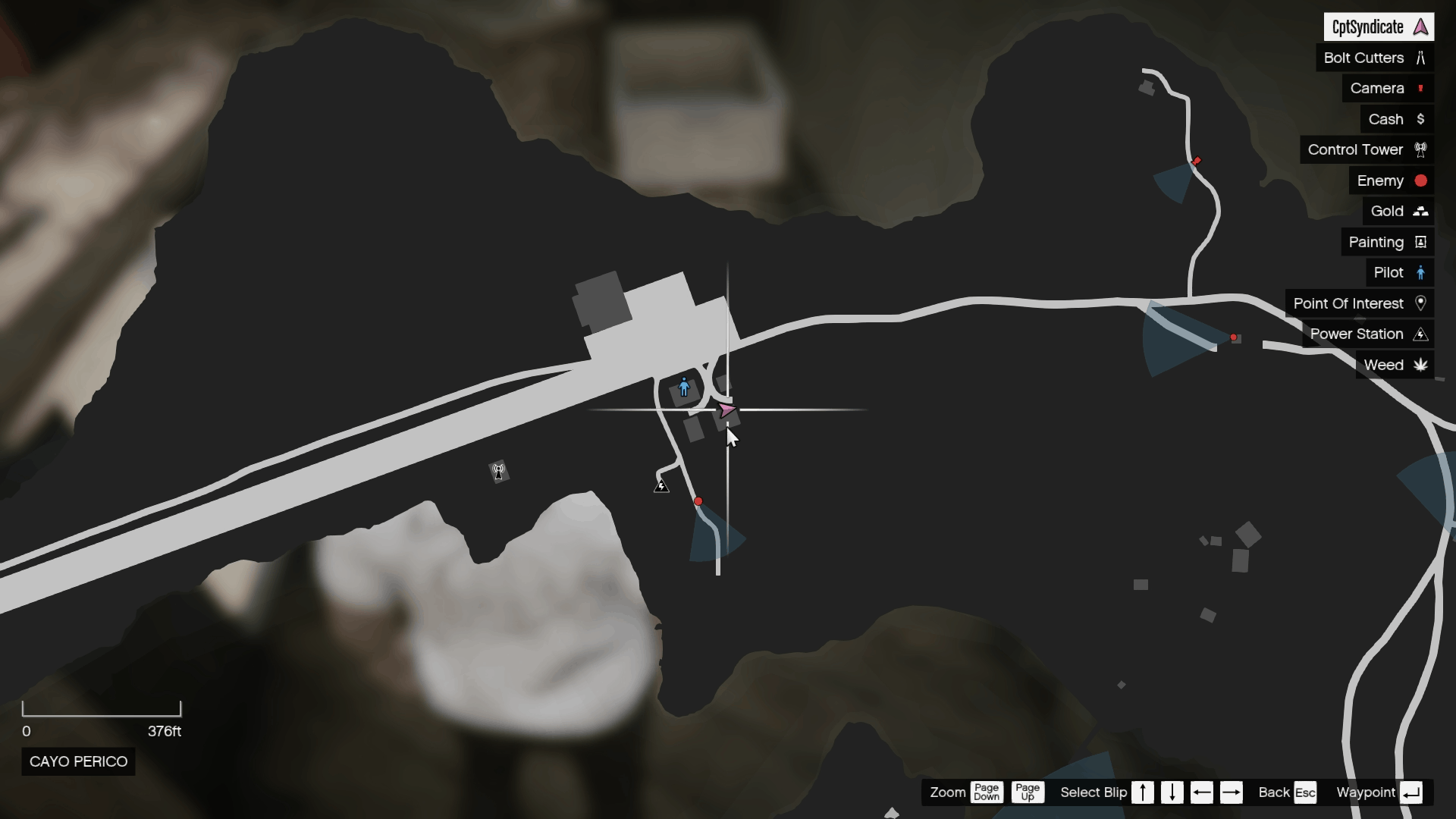Select the red Enemy blip icon

point(1420,180)
